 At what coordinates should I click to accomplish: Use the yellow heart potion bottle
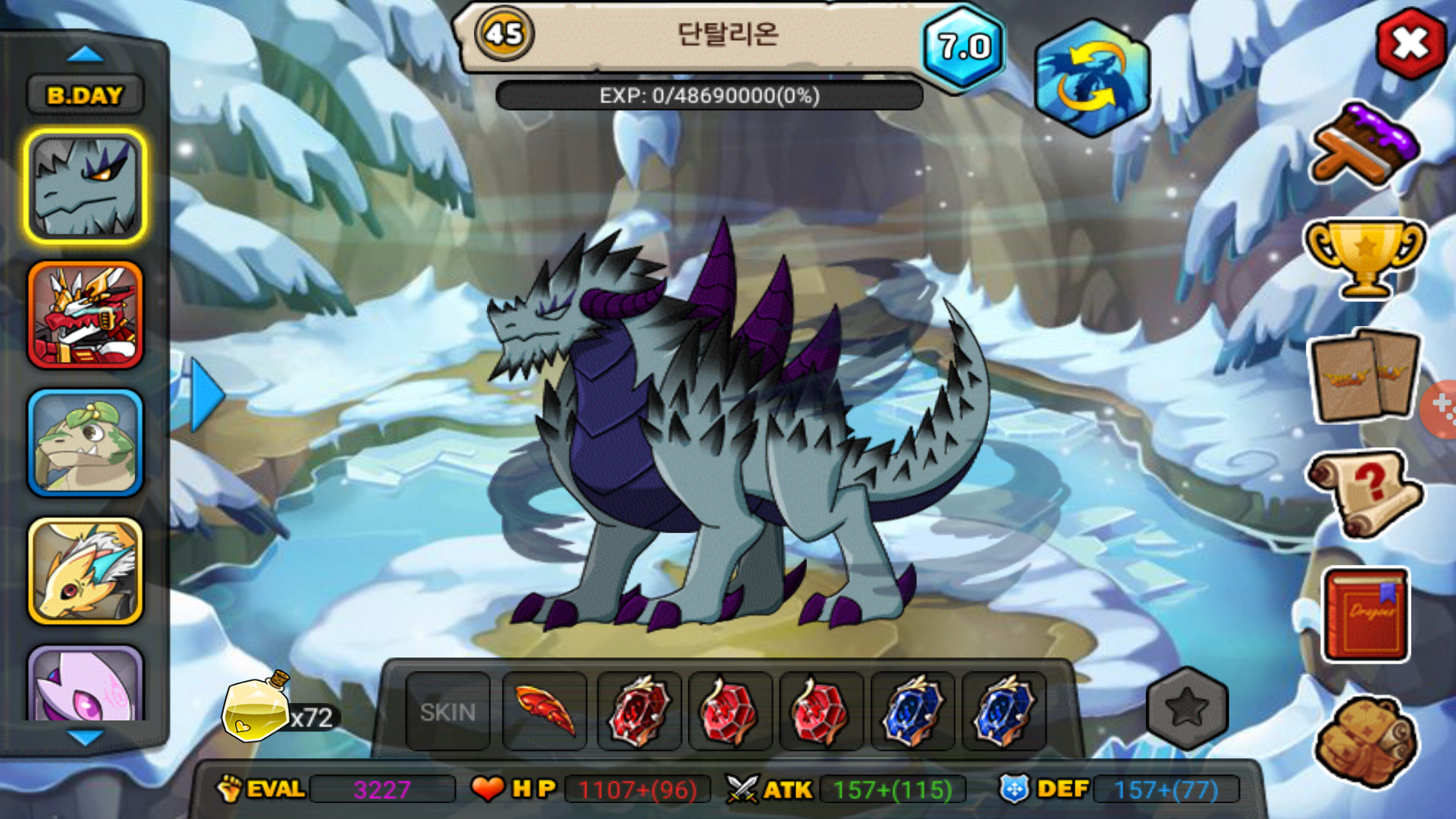256,708
